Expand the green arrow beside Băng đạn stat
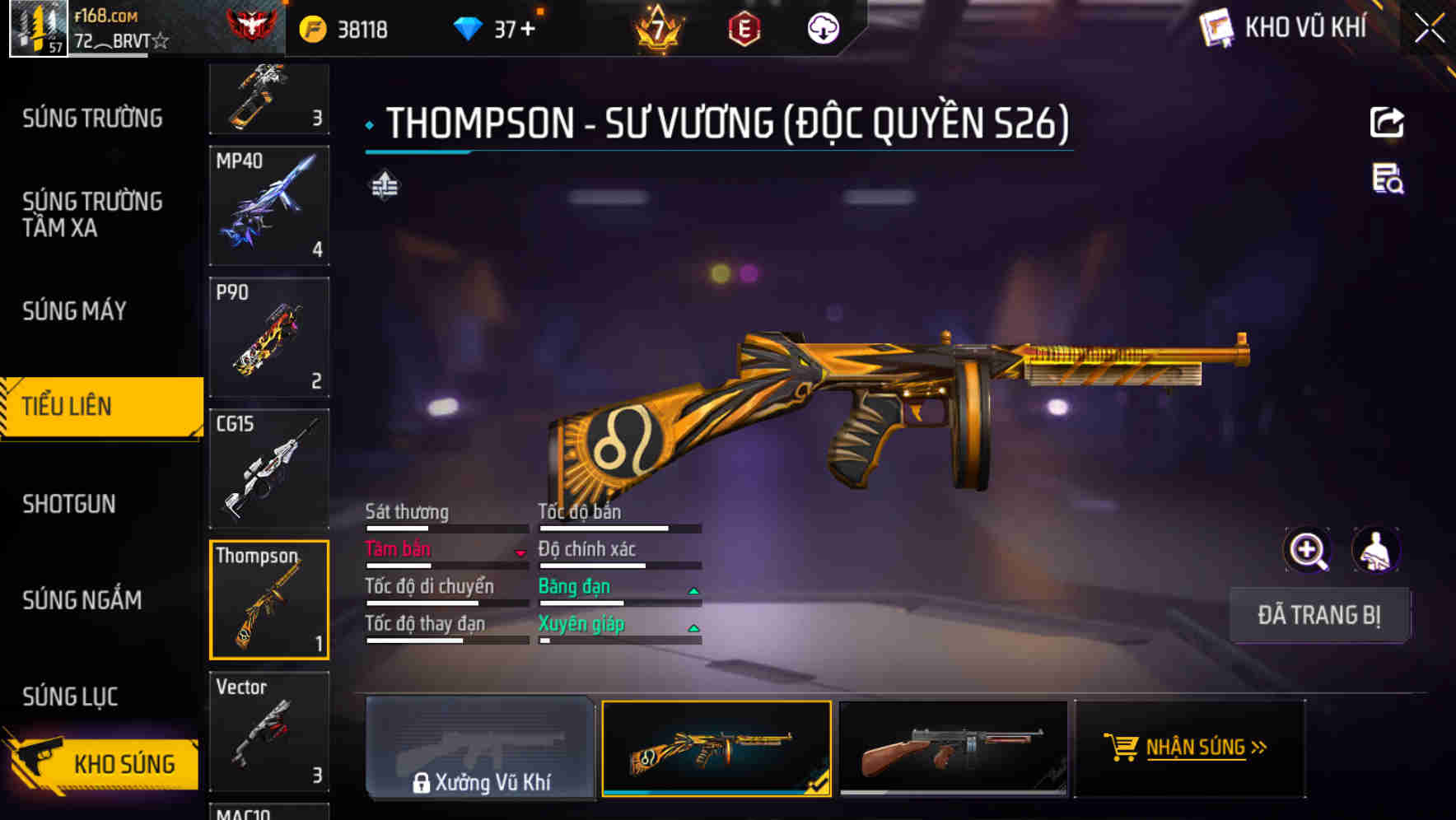 [693, 589]
